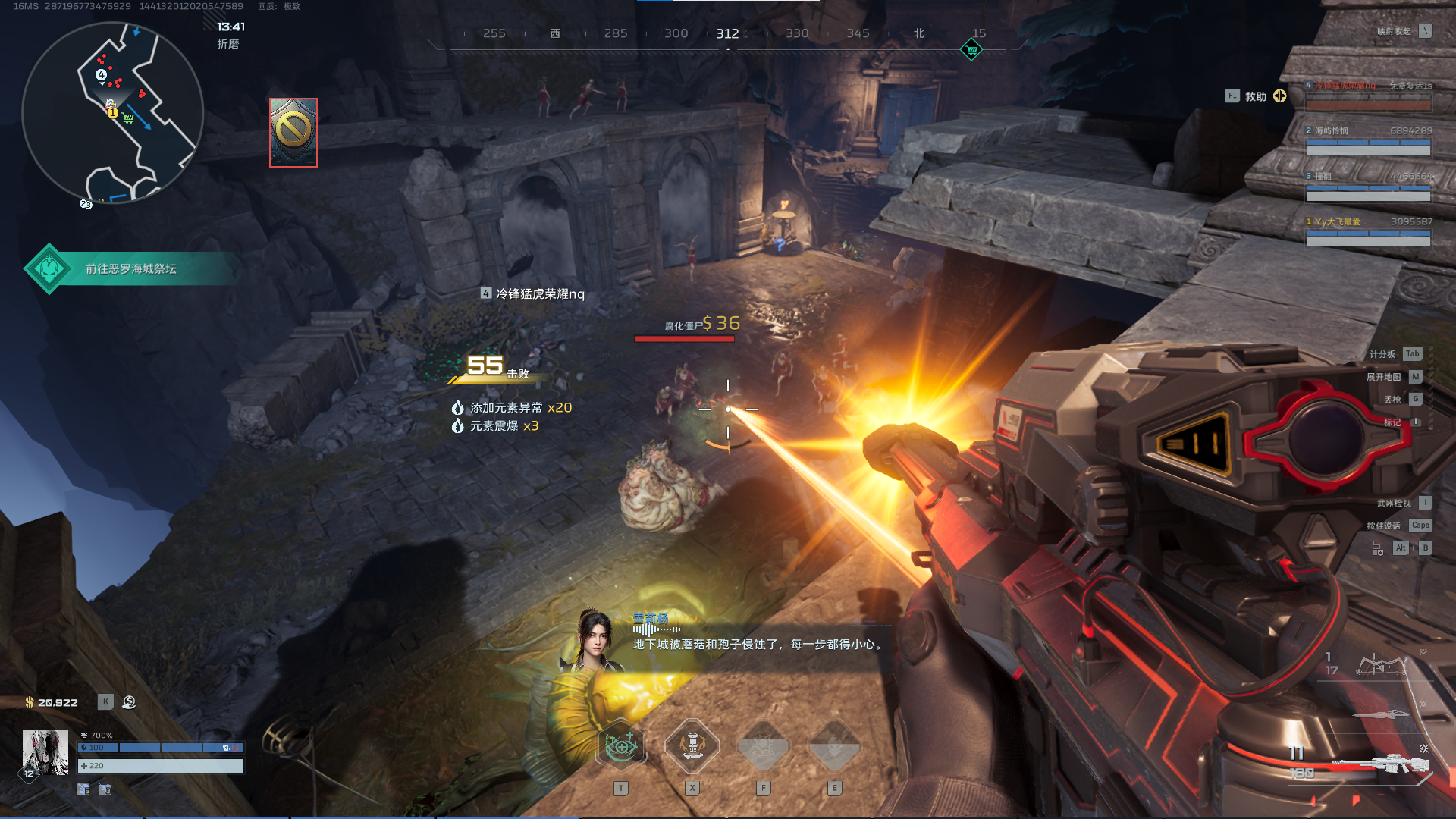Activate the turret deploy ability
Image resolution: width=1456 pixels, height=819 pixels.
tap(692, 746)
